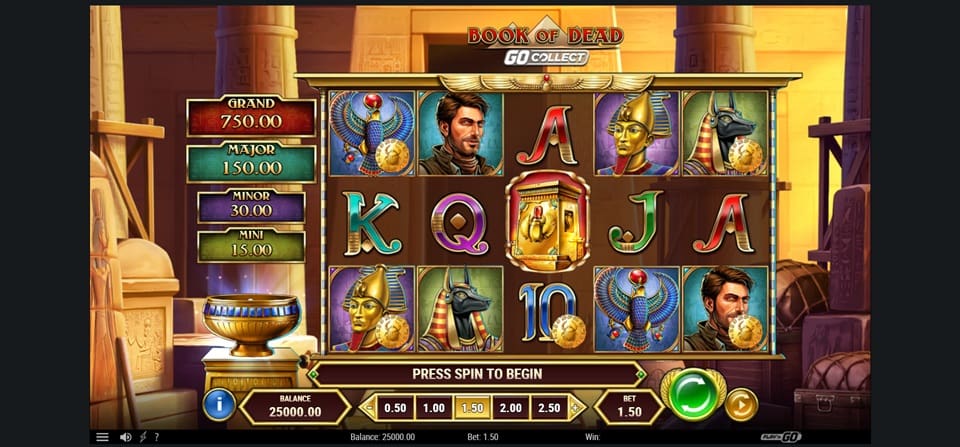Viewport: 960px width, 447px height.
Task: Open the autoplay gold button
Action: pyautogui.click(x=741, y=404)
